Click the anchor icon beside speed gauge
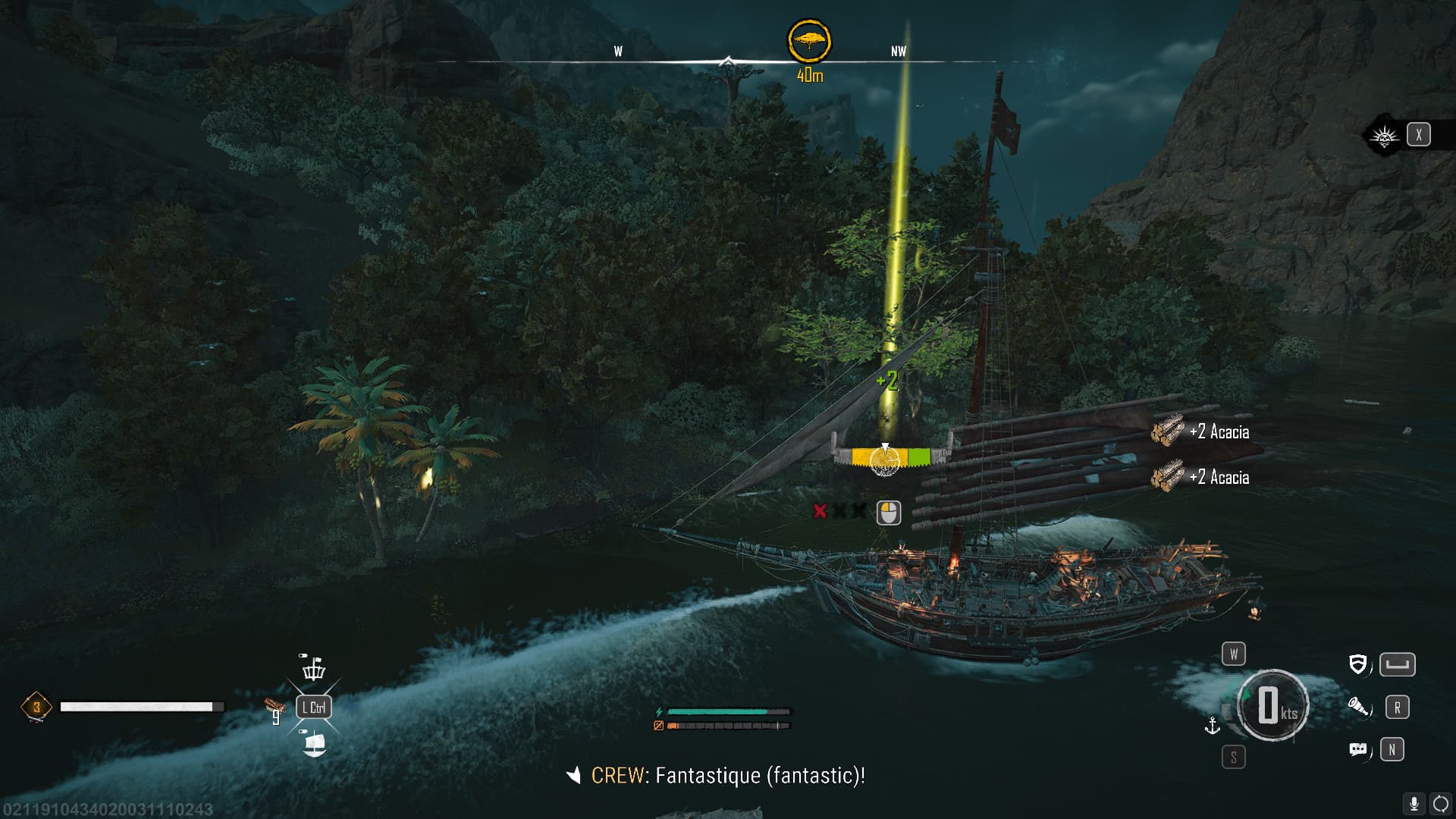This screenshot has height=819, width=1456. point(1212,726)
